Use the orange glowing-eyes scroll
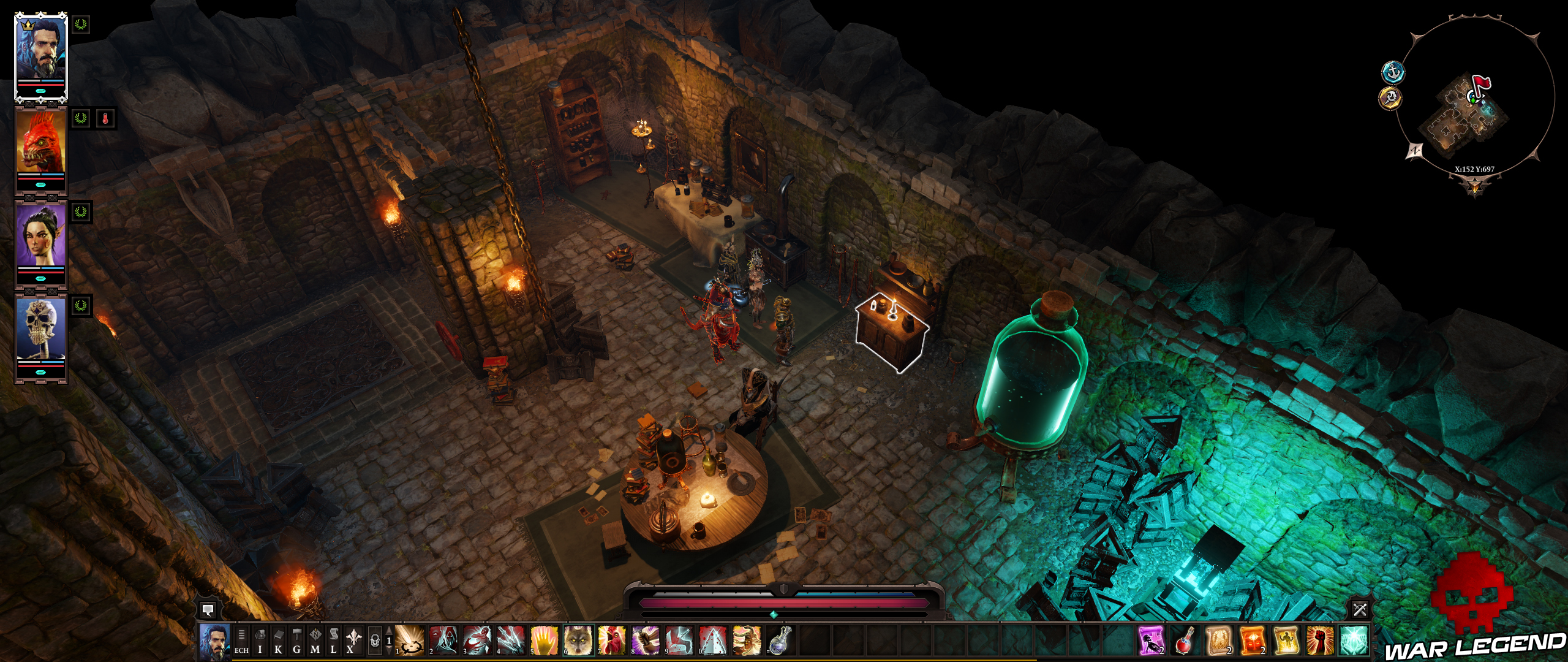The width and height of the screenshot is (1568, 662). tap(1252, 641)
